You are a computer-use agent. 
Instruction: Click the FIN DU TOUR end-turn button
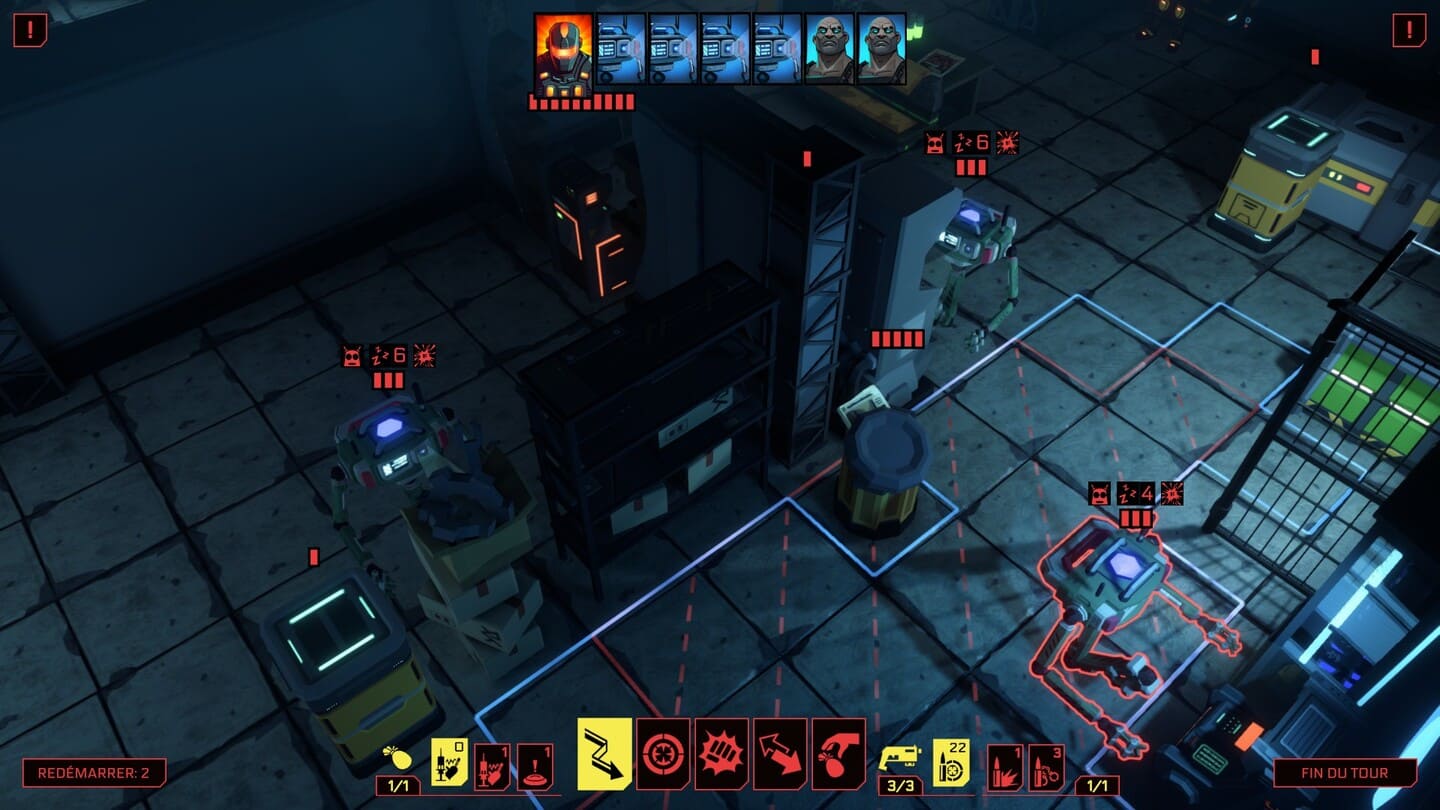point(1345,773)
